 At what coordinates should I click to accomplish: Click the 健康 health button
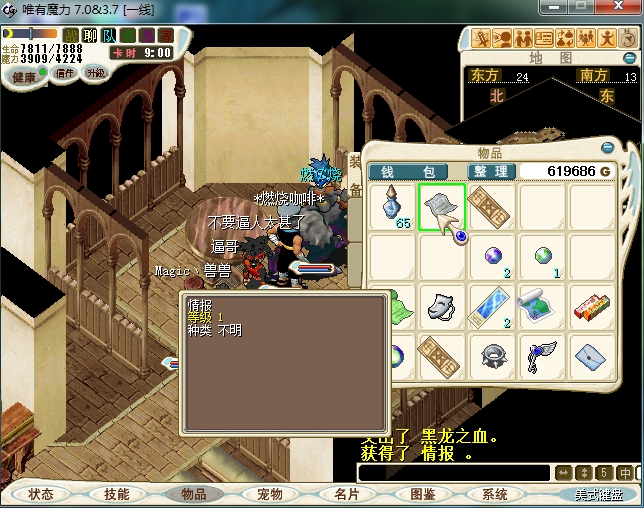point(23,75)
